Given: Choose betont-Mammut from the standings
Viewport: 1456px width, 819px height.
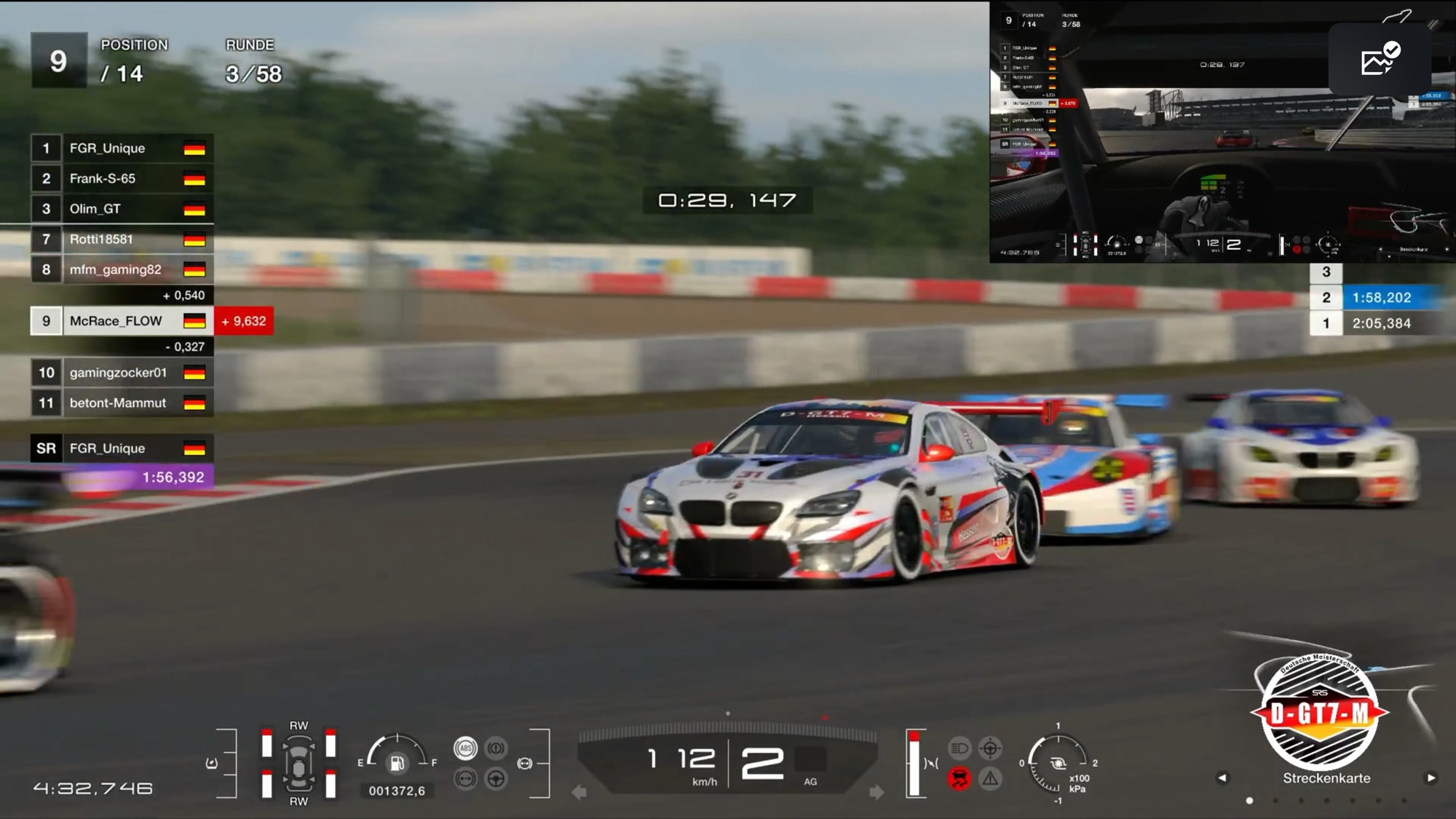Looking at the screenshot, I should pos(122,403).
